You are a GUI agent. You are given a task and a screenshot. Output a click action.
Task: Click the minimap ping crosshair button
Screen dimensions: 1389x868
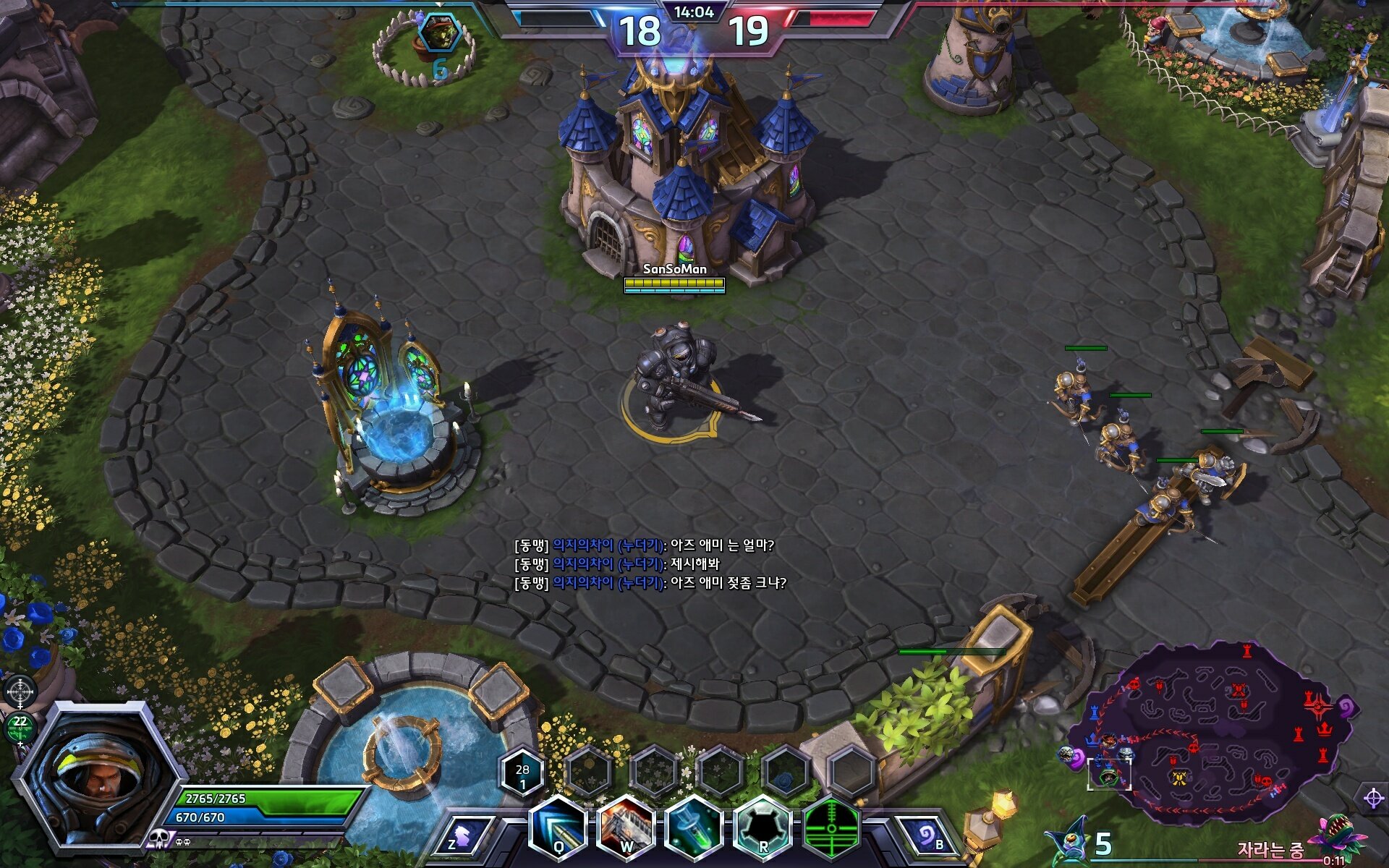pyautogui.click(x=1372, y=799)
